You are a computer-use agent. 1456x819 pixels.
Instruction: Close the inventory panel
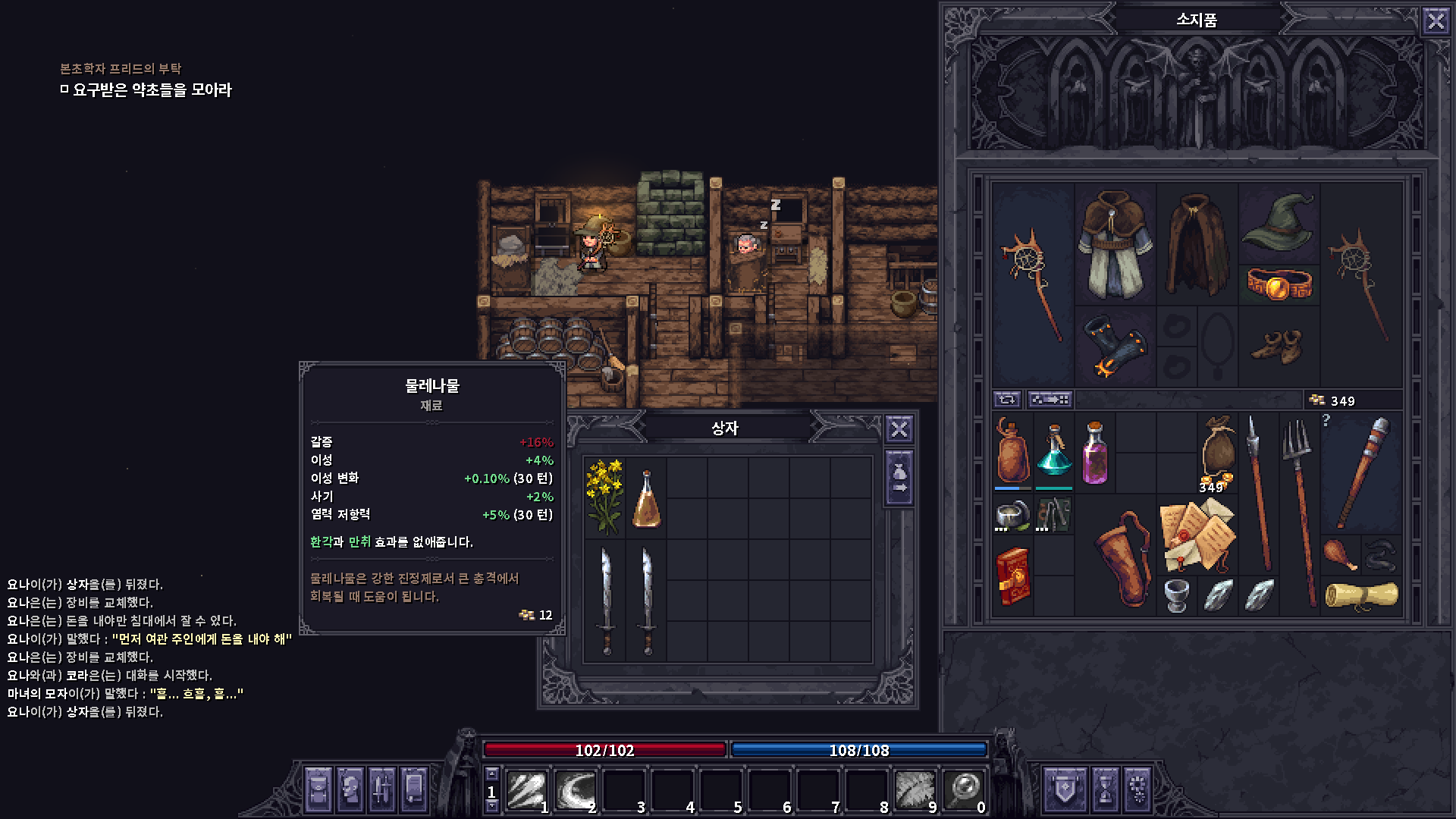point(1436,20)
